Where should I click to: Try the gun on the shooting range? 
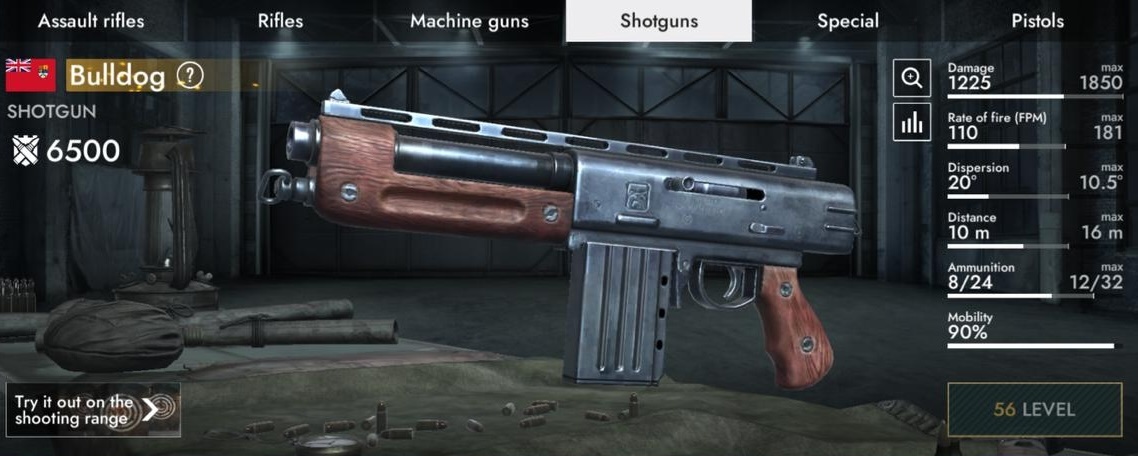pyautogui.click(x=93, y=409)
